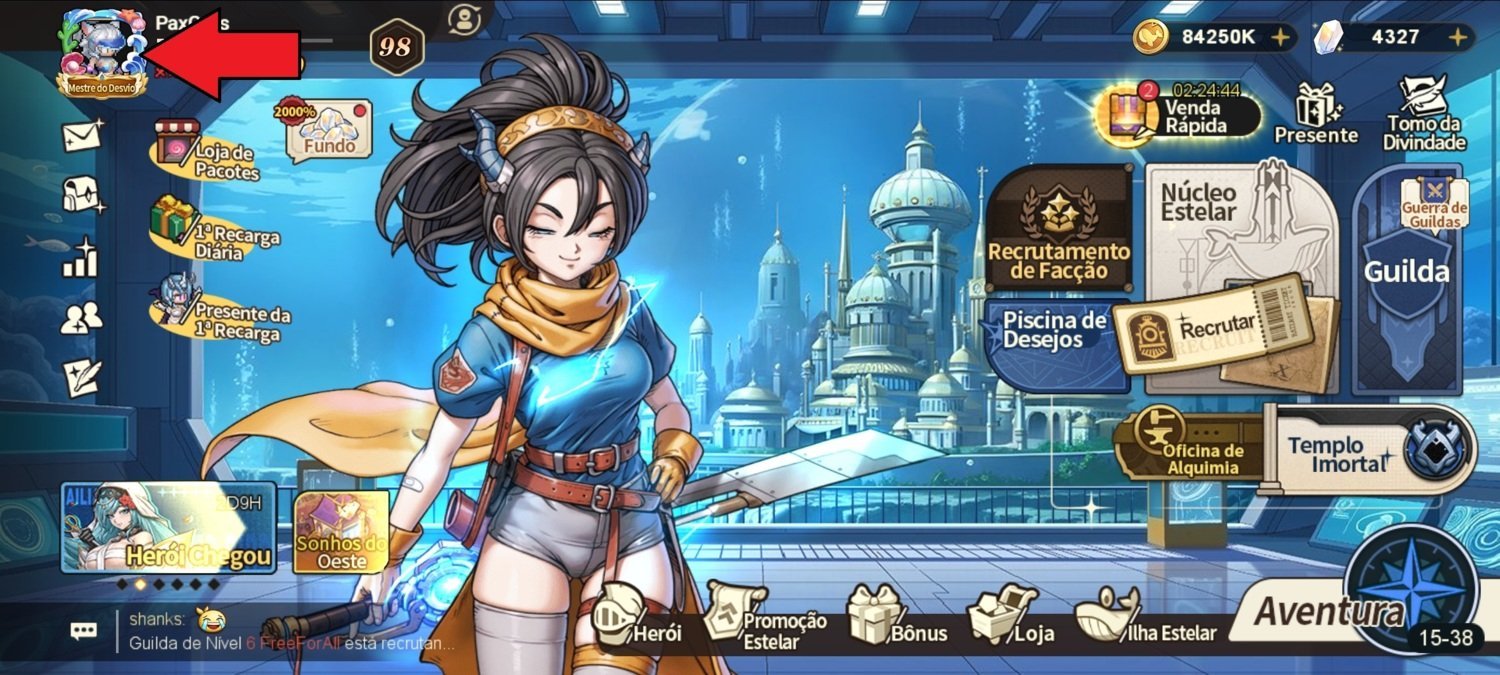Screen dimensions: 1500x675
Task: Enter Recrutamento de Facção
Action: [x=1059, y=230]
